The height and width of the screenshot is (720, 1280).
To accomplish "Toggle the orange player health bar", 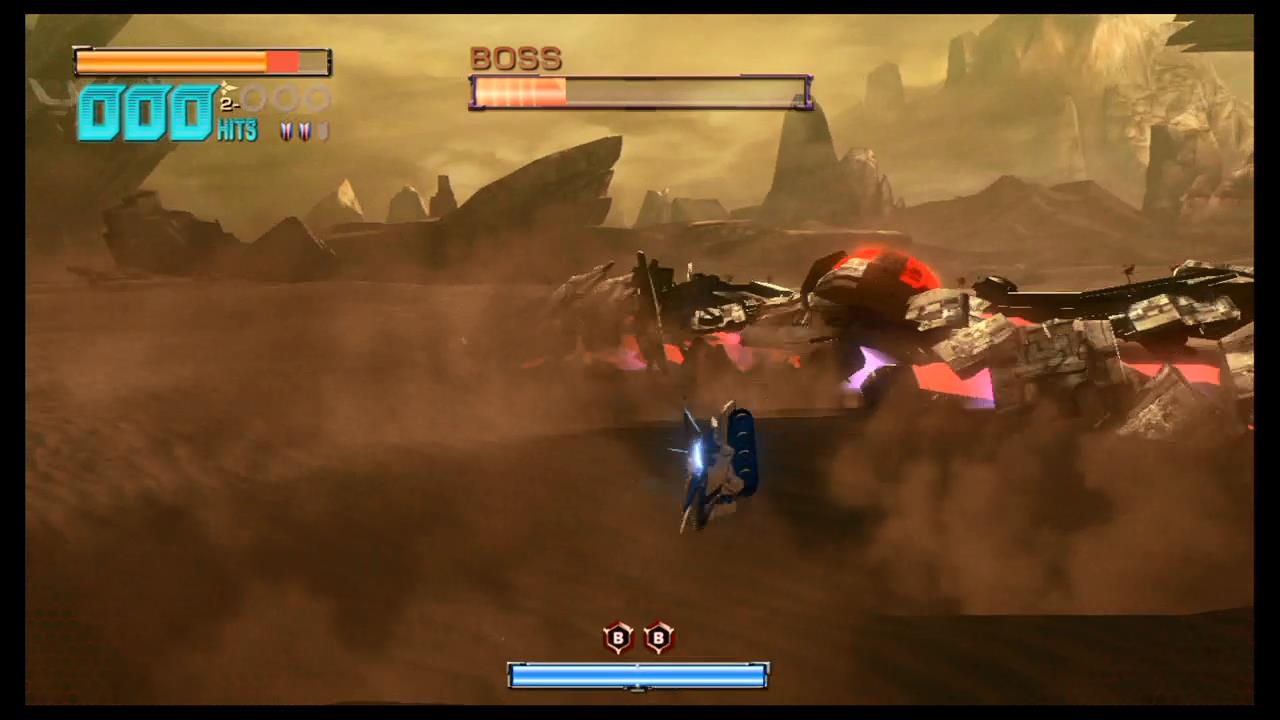I will tap(170, 62).
